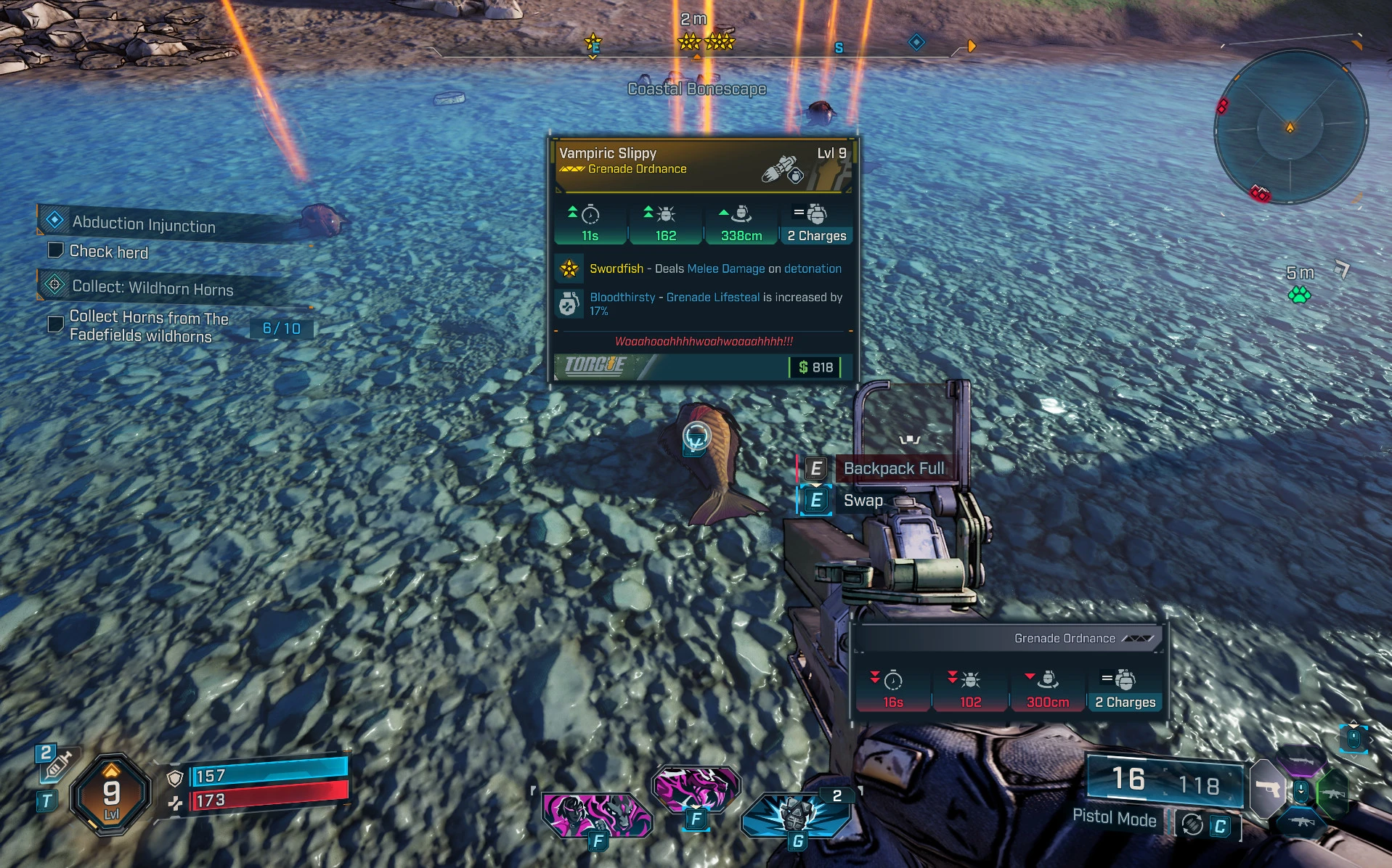
Task: Tick the Check herd objective checkbox
Action: [x=55, y=250]
